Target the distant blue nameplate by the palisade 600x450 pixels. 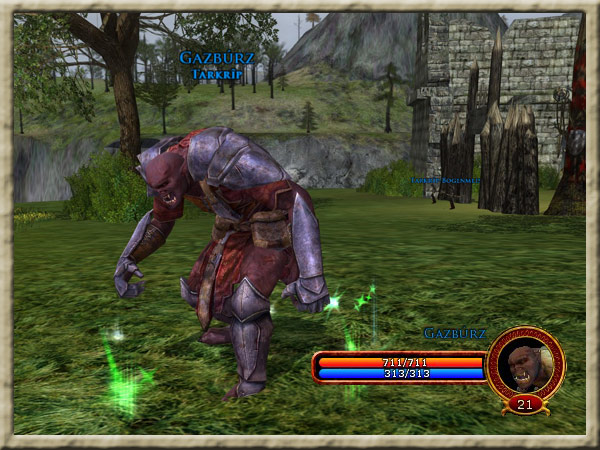click(444, 180)
